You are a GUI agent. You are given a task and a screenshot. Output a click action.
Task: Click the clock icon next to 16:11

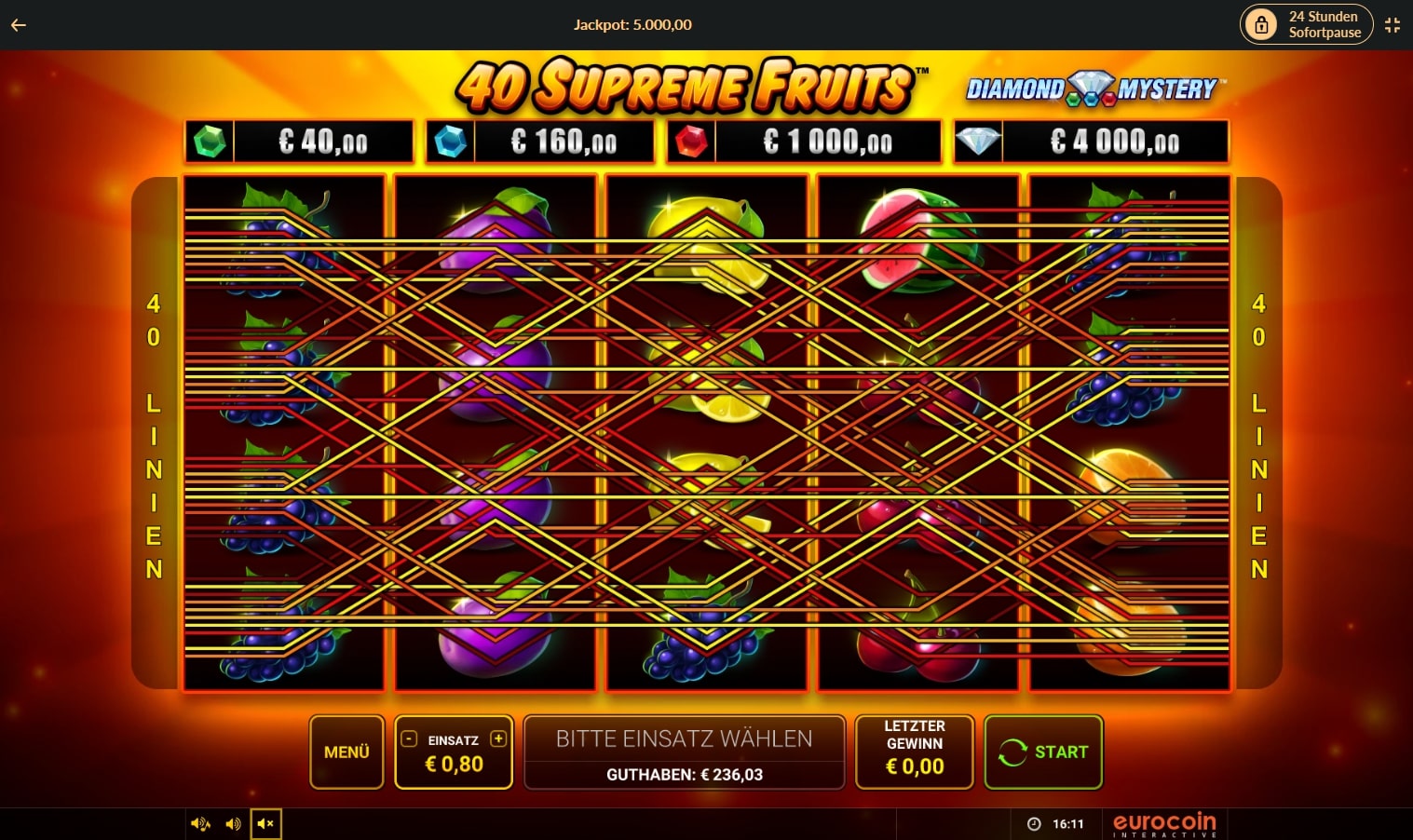tap(1034, 823)
